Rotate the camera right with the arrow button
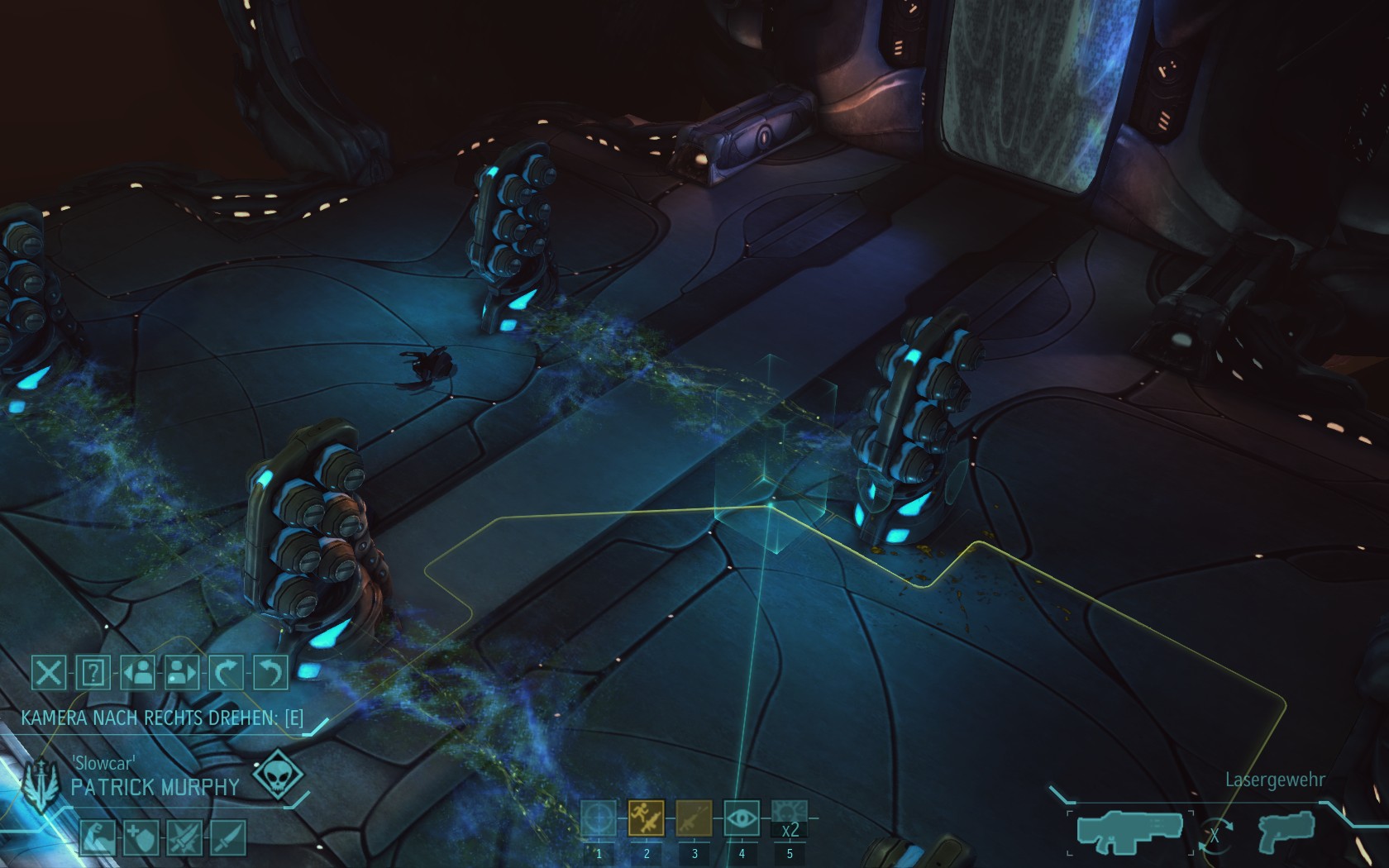The height and width of the screenshot is (868, 1389). (x=226, y=673)
